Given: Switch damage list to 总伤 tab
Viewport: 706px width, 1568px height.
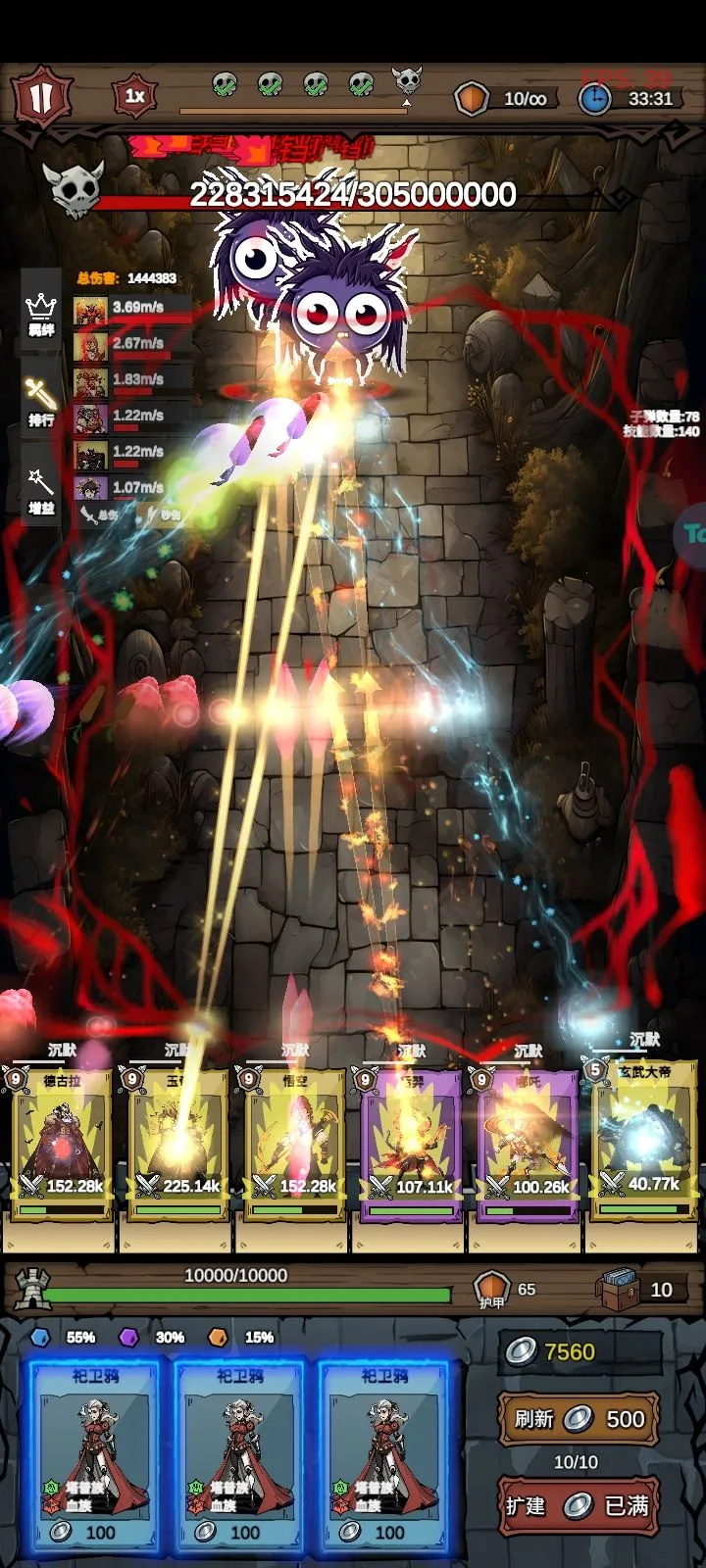Looking at the screenshot, I should (x=101, y=514).
